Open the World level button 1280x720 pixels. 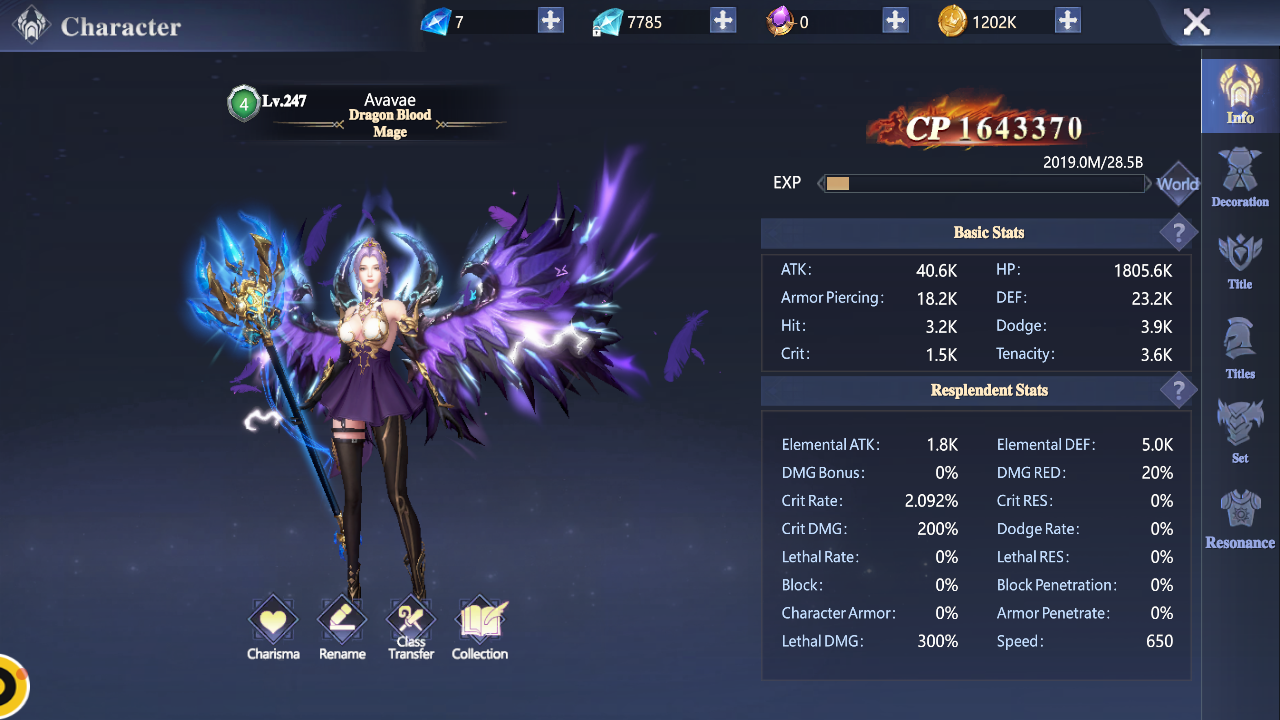click(1177, 184)
